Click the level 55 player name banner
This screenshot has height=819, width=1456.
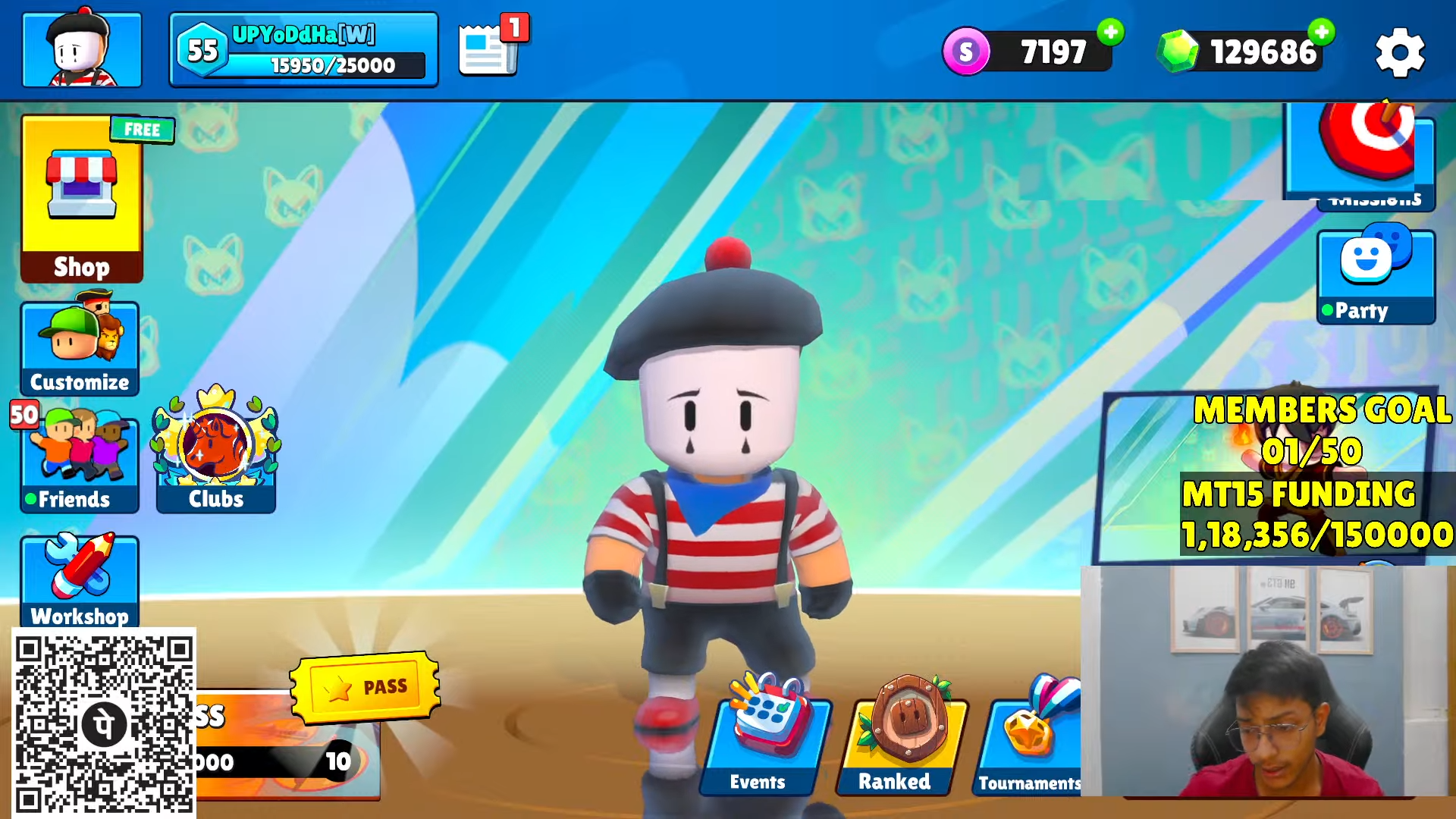[303, 50]
